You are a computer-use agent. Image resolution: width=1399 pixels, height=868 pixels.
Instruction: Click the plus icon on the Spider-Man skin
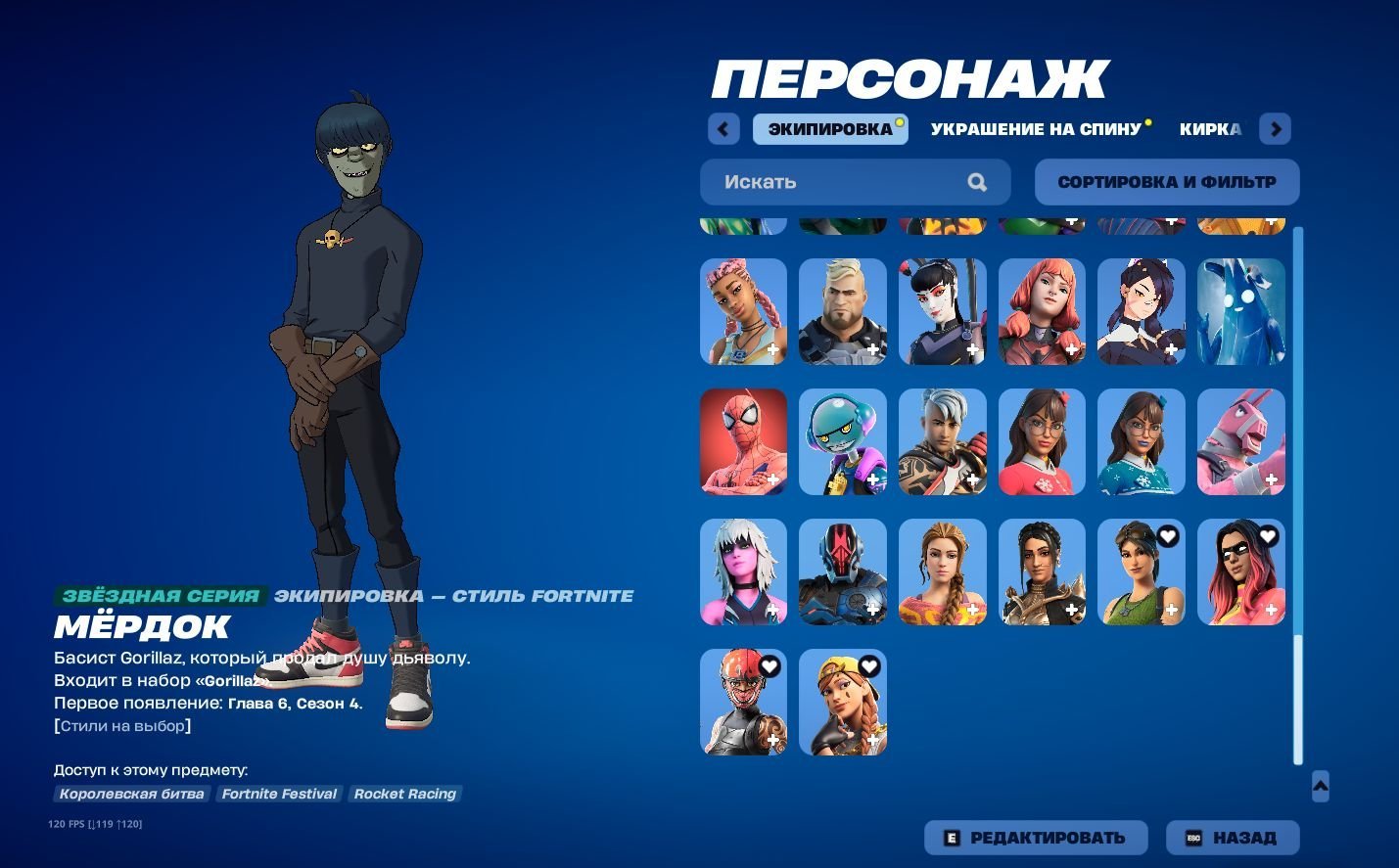coord(773,480)
